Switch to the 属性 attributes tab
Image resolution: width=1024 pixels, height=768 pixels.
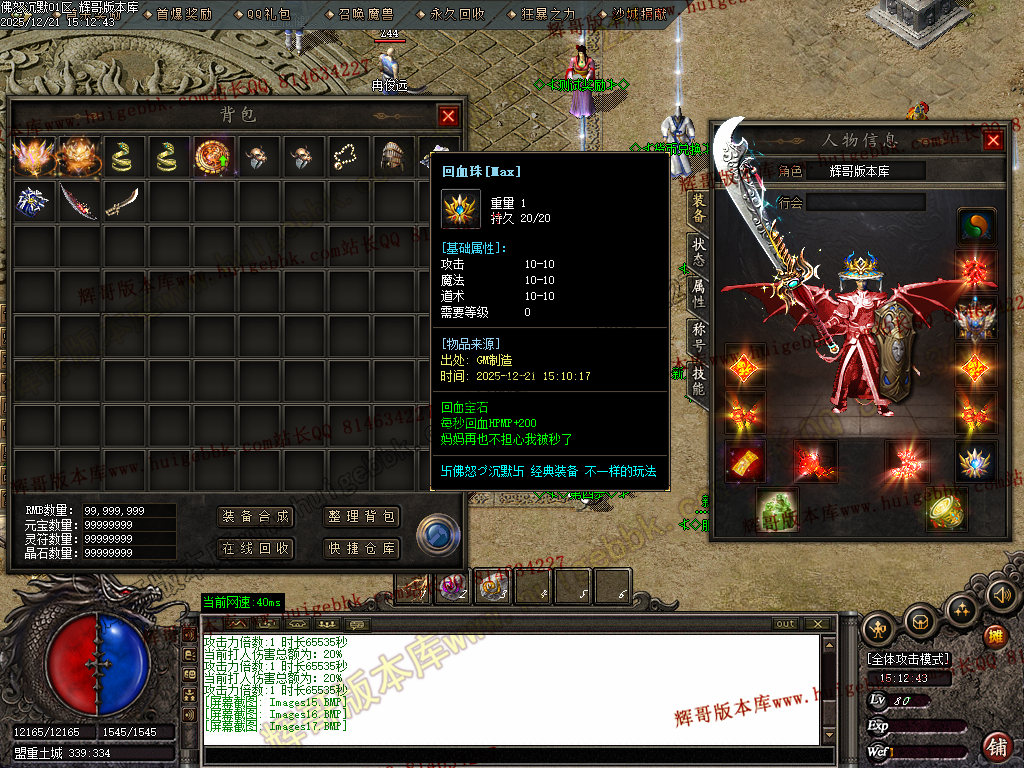click(x=698, y=294)
